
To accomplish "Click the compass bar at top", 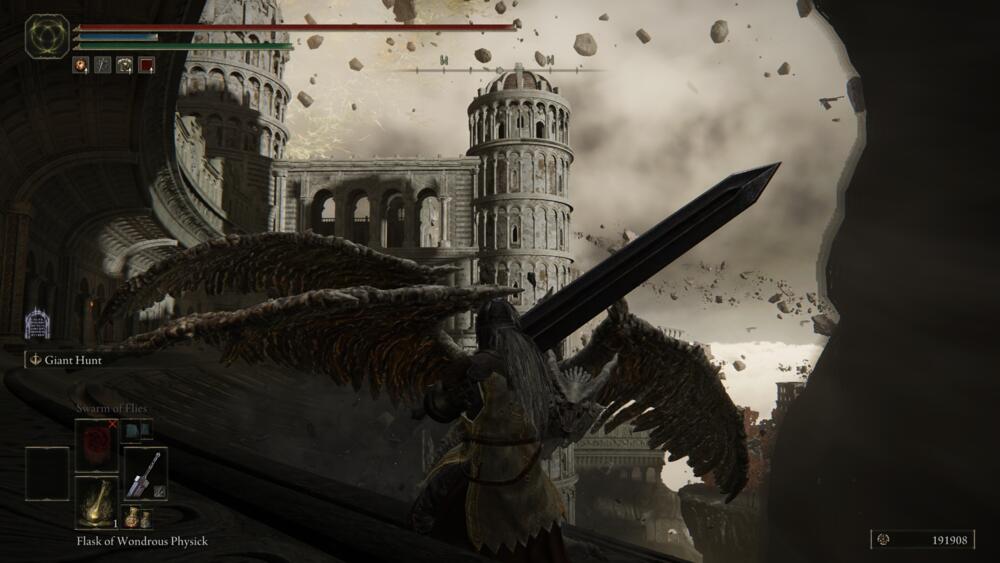I will click(x=498, y=70).
